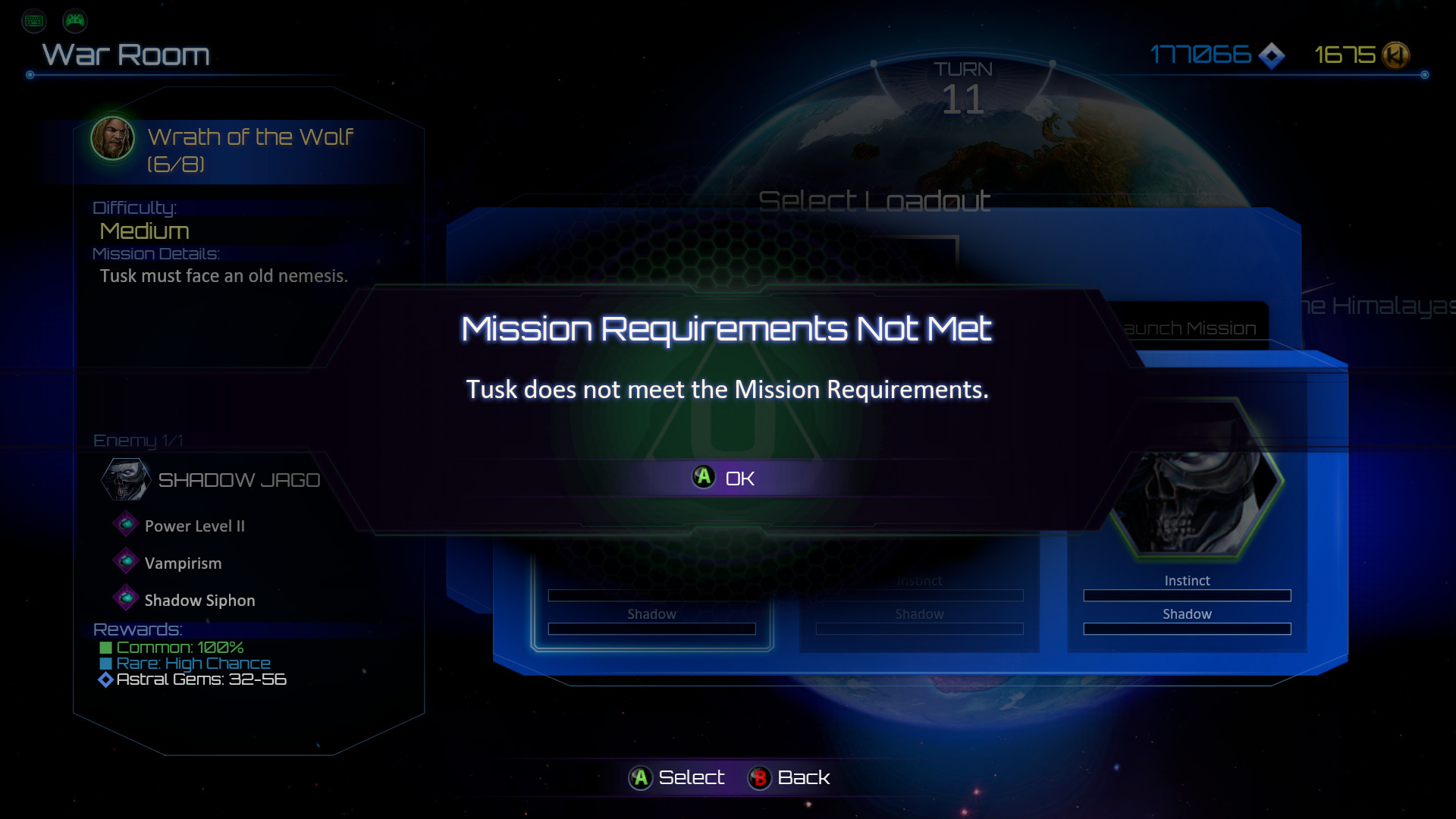Click the green gamepad input icon
Viewport: 1456px width, 819px height.
pyautogui.click(x=75, y=20)
